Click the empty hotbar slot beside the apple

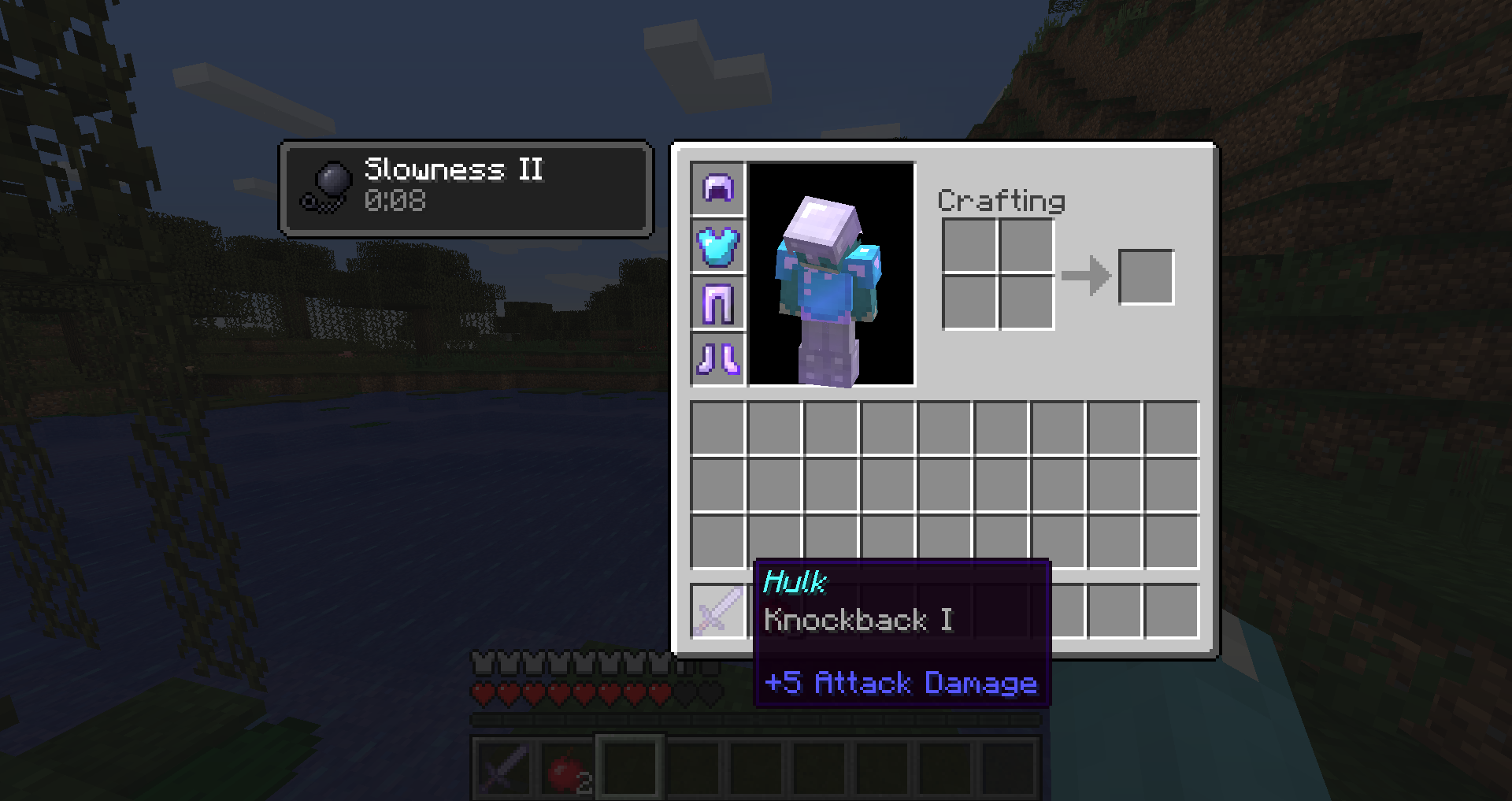630,768
